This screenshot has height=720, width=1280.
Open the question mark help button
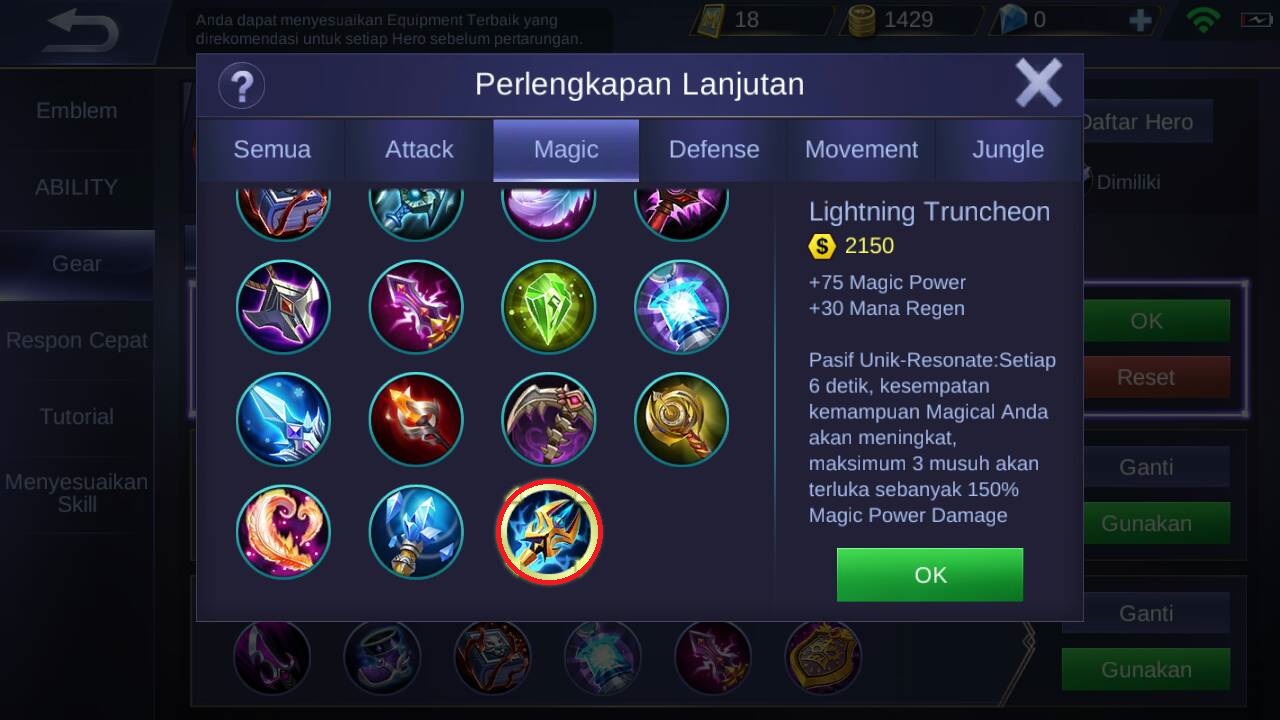[241, 85]
